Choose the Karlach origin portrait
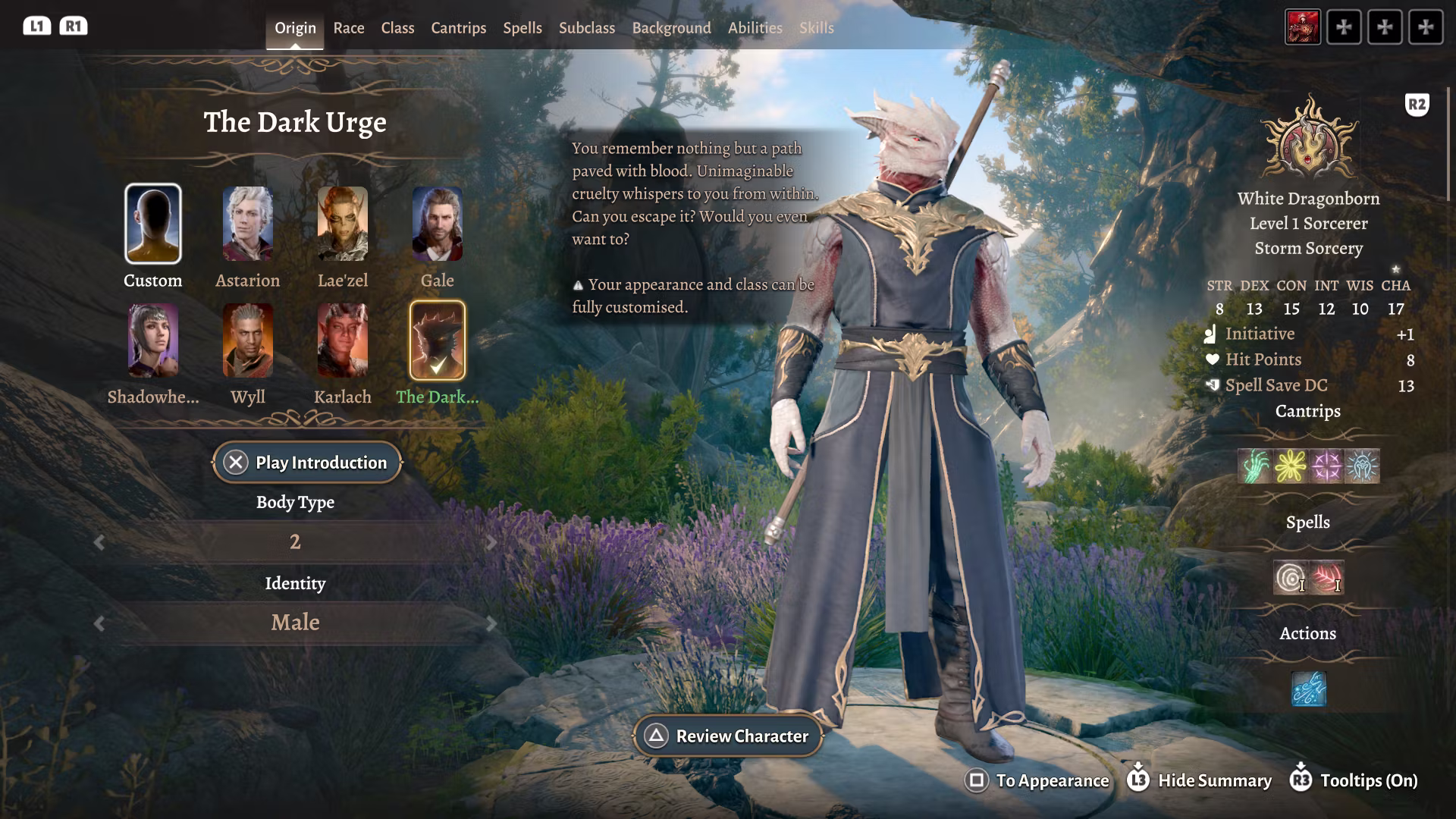 (x=343, y=340)
